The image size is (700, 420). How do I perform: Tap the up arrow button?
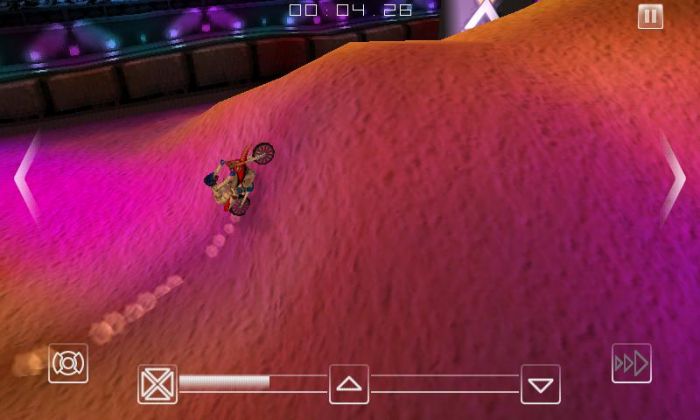(x=349, y=384)
